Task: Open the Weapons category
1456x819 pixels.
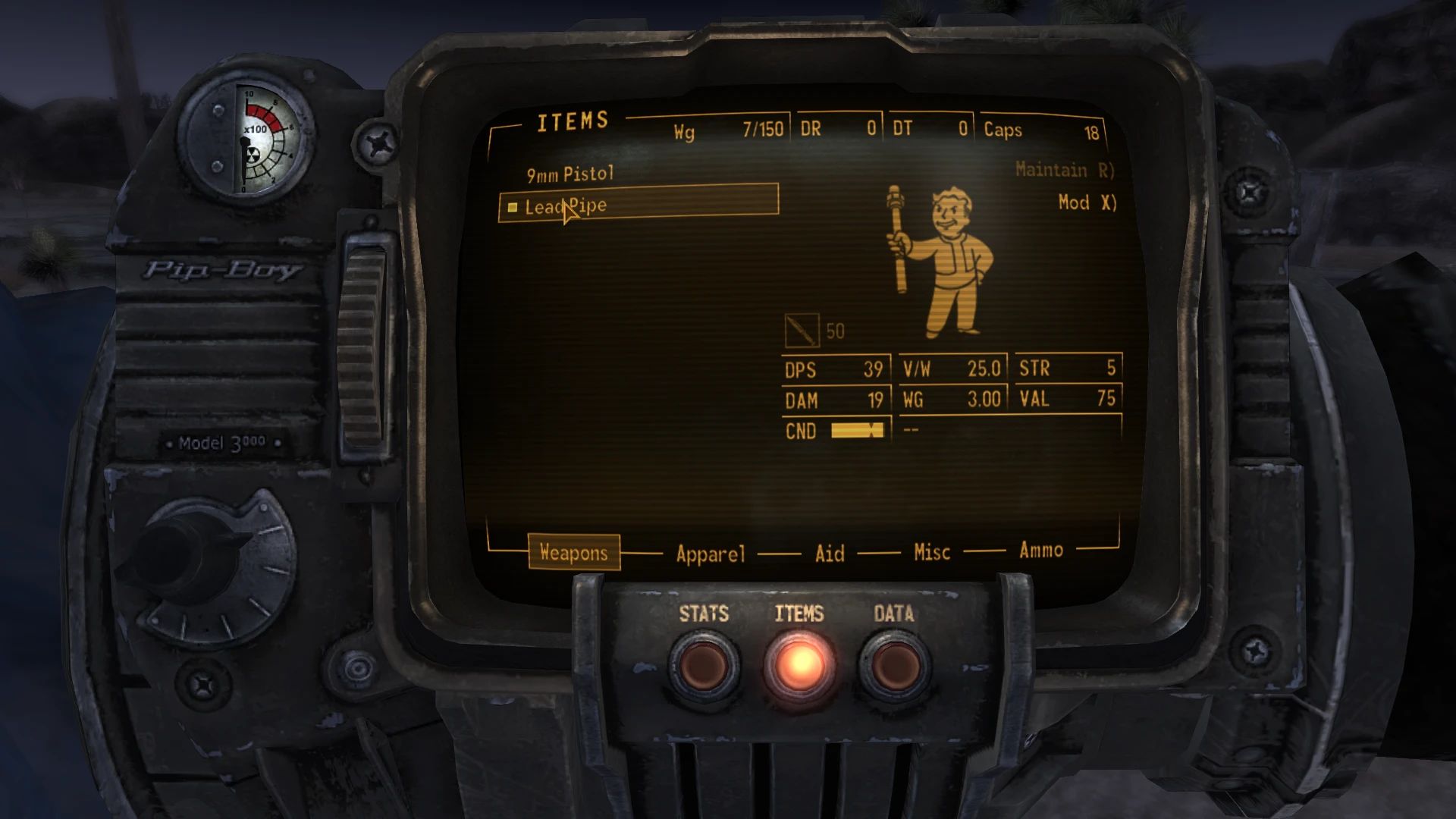Action: 574,553
